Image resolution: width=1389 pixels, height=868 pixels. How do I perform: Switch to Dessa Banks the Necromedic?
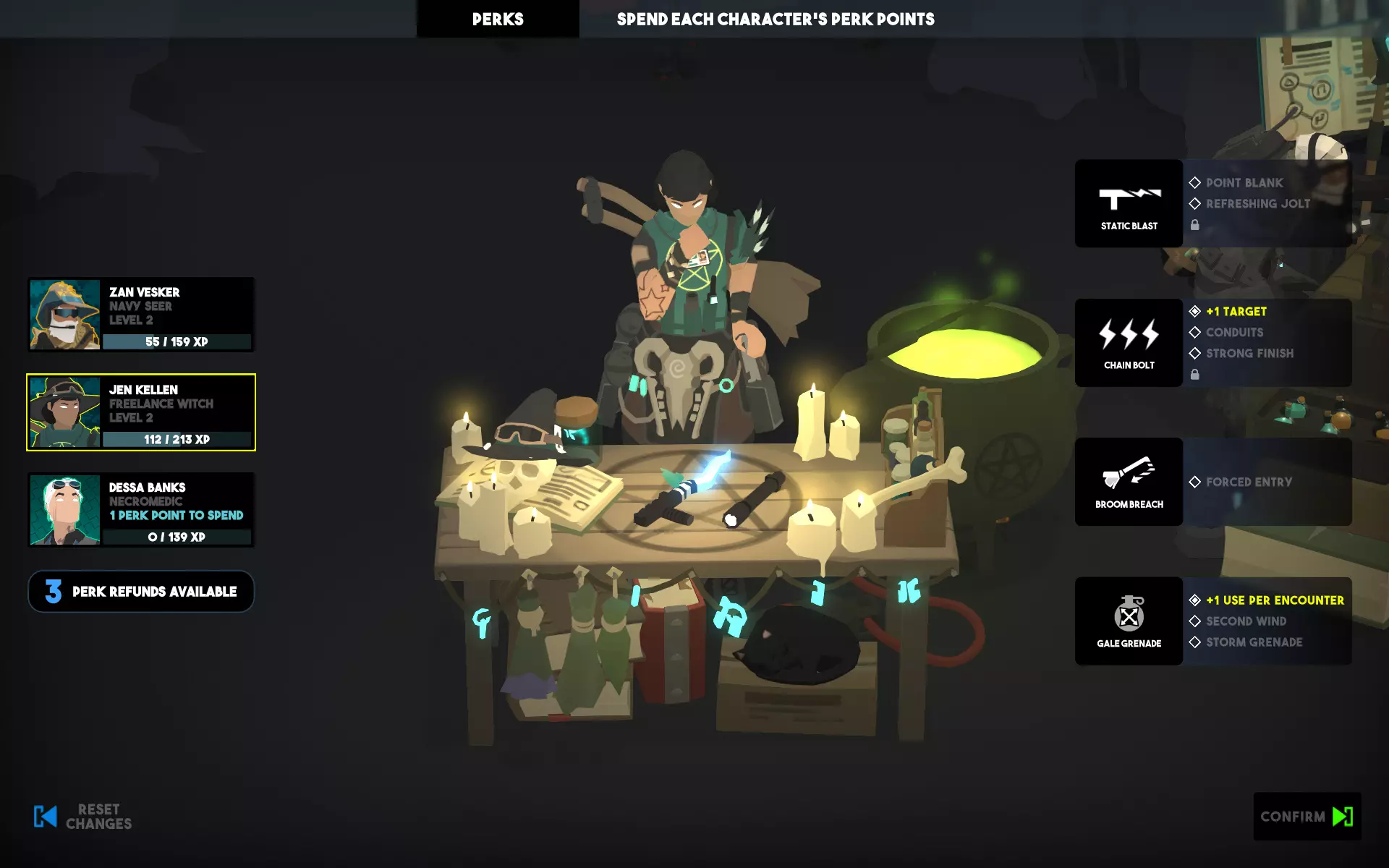[141, 510]
